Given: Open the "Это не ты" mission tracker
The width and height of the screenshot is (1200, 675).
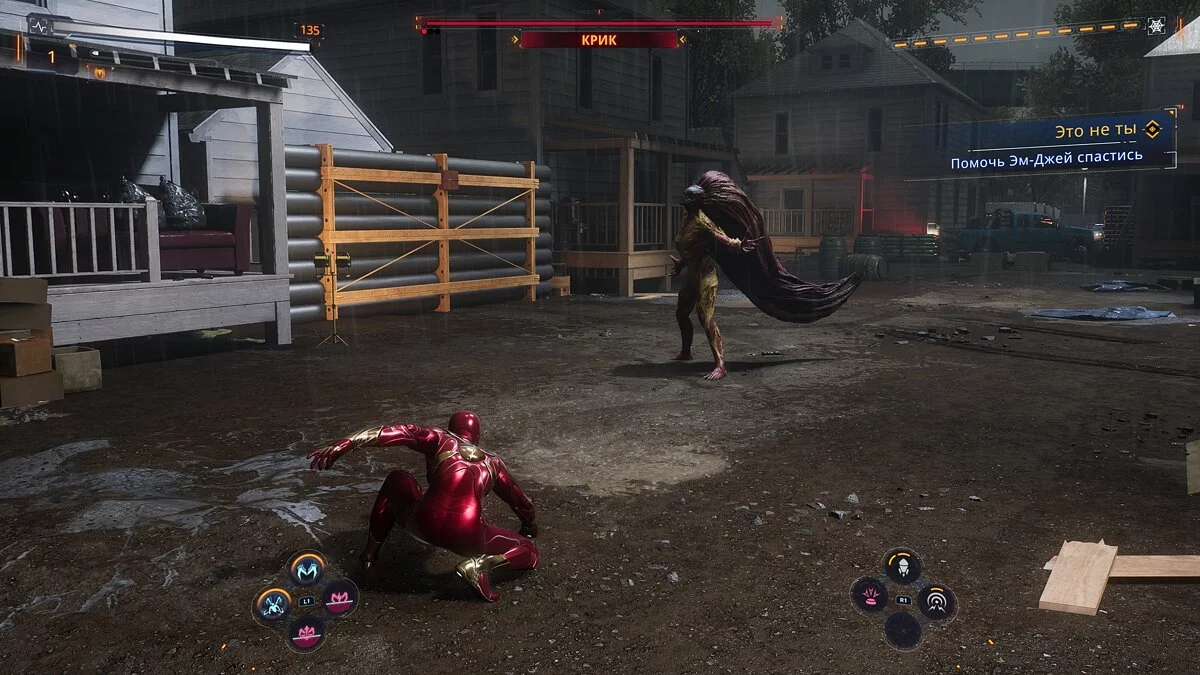Looking at the screenshot, I should pyautogui.click(x=1098, y=130).
